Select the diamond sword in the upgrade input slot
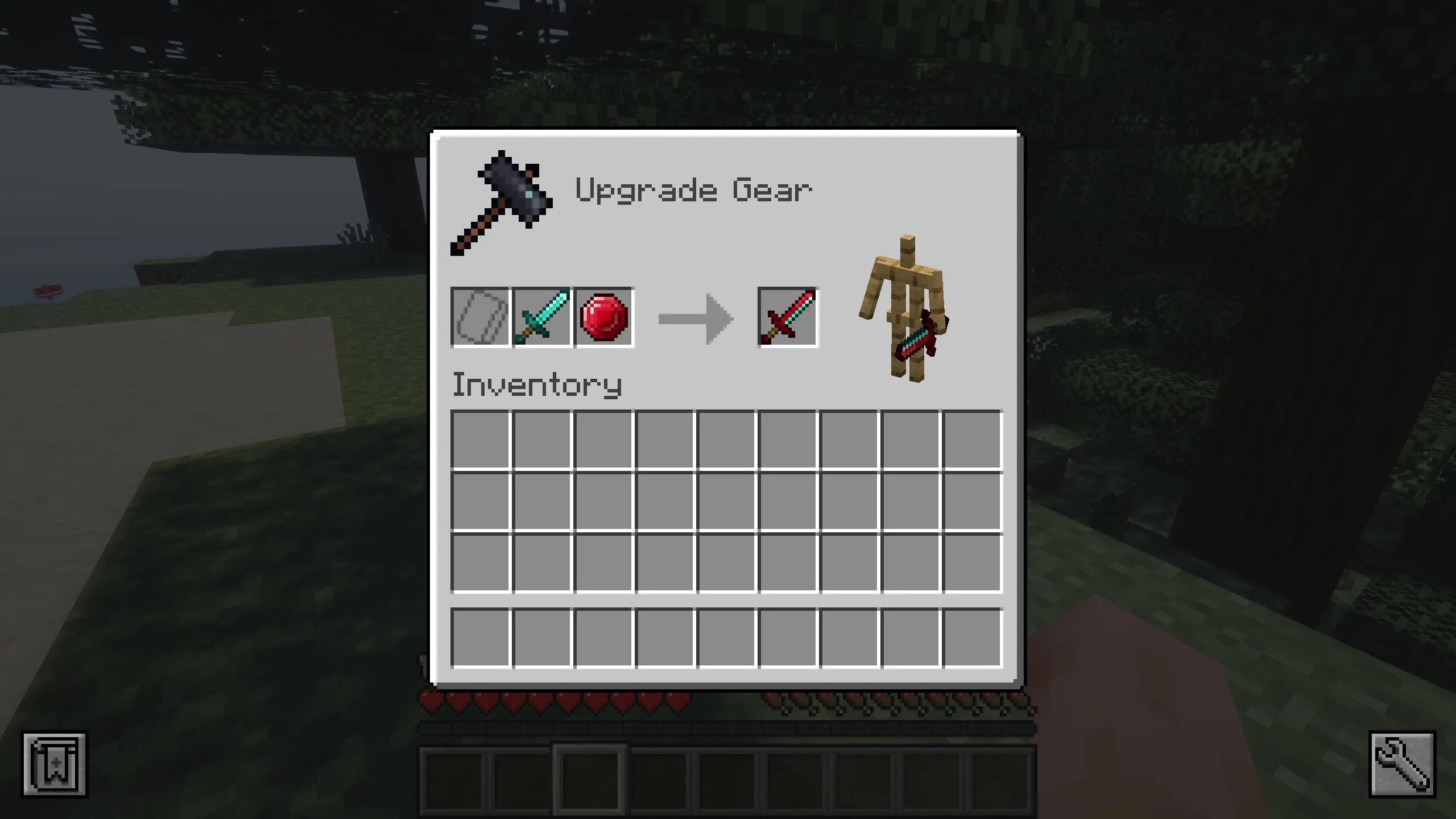The width and height of the screenshot is (1456, 819). 541,318
